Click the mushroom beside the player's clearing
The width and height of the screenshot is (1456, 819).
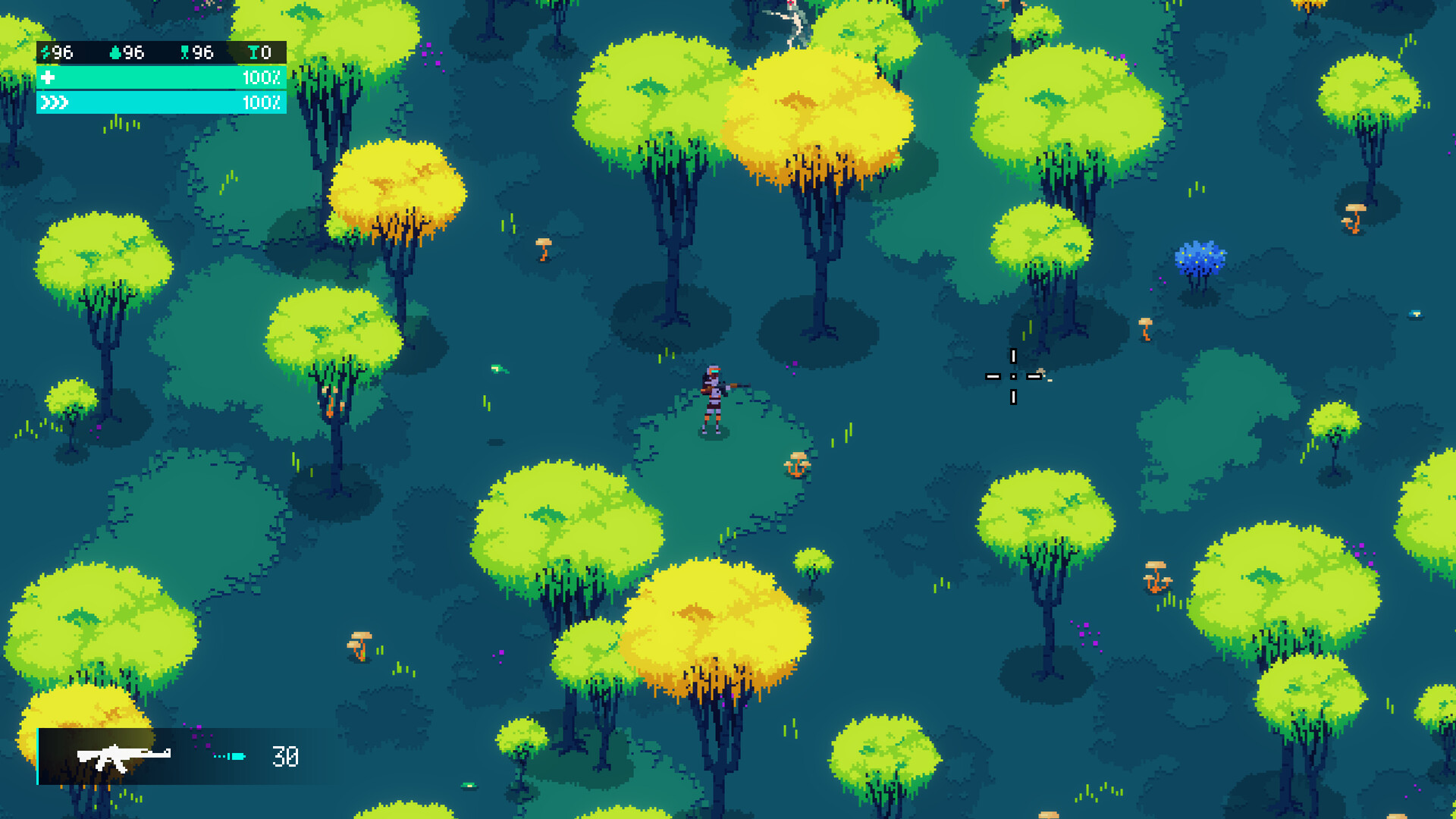coord(795,463)
